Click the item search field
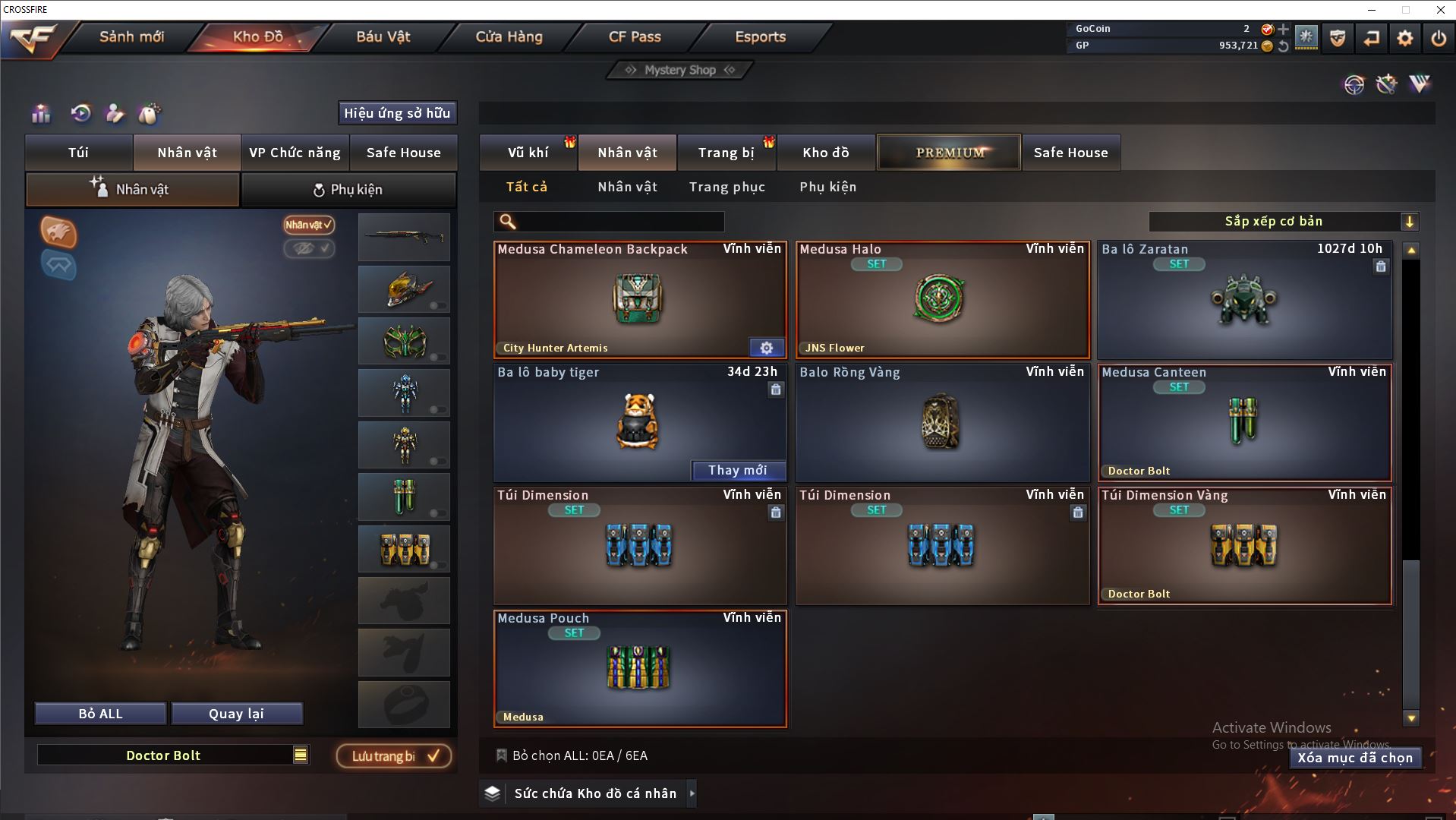1456x820 pixels. 619,222
